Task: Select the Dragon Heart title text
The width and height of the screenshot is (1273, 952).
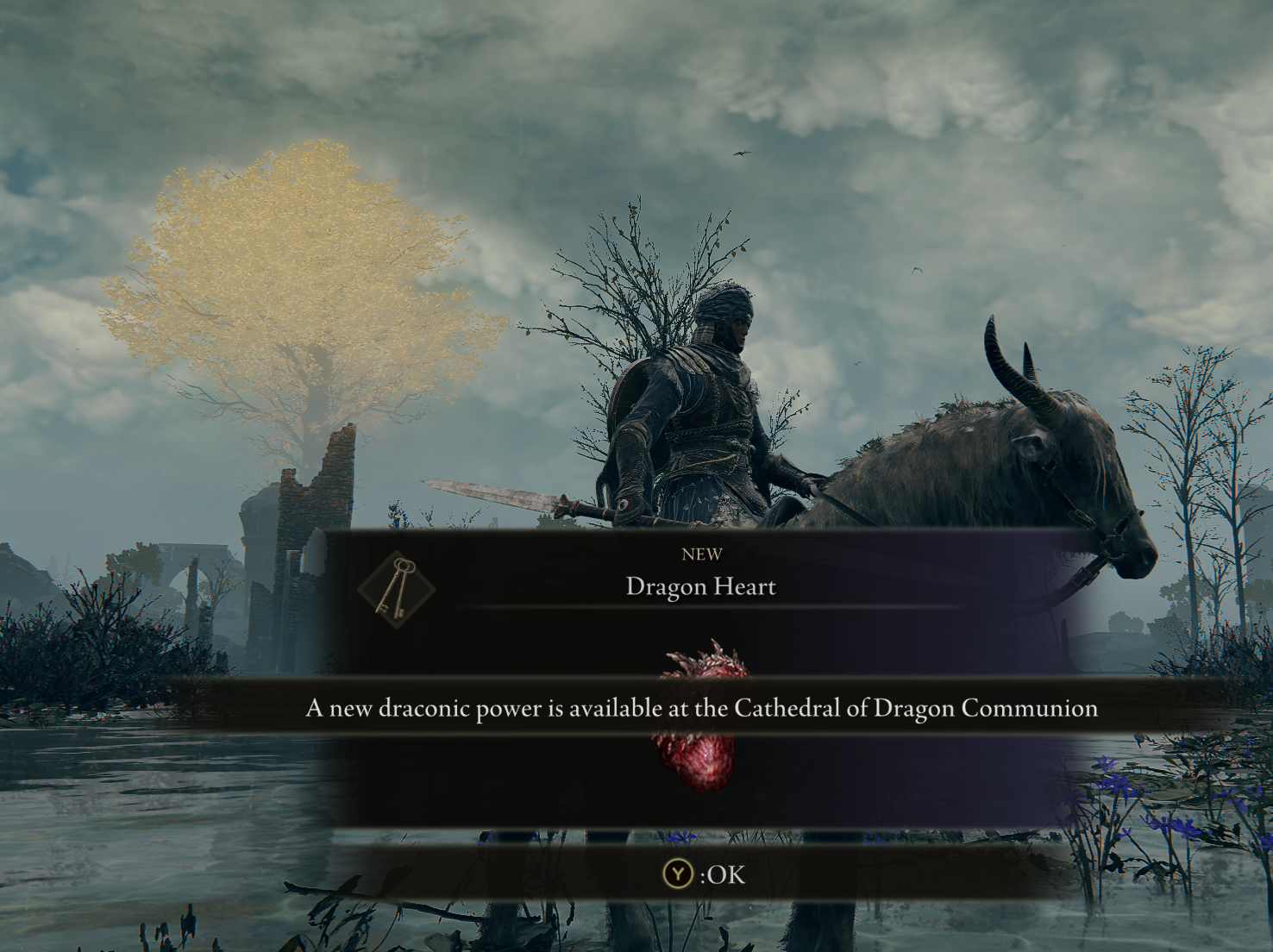Action: pos(701,587)
